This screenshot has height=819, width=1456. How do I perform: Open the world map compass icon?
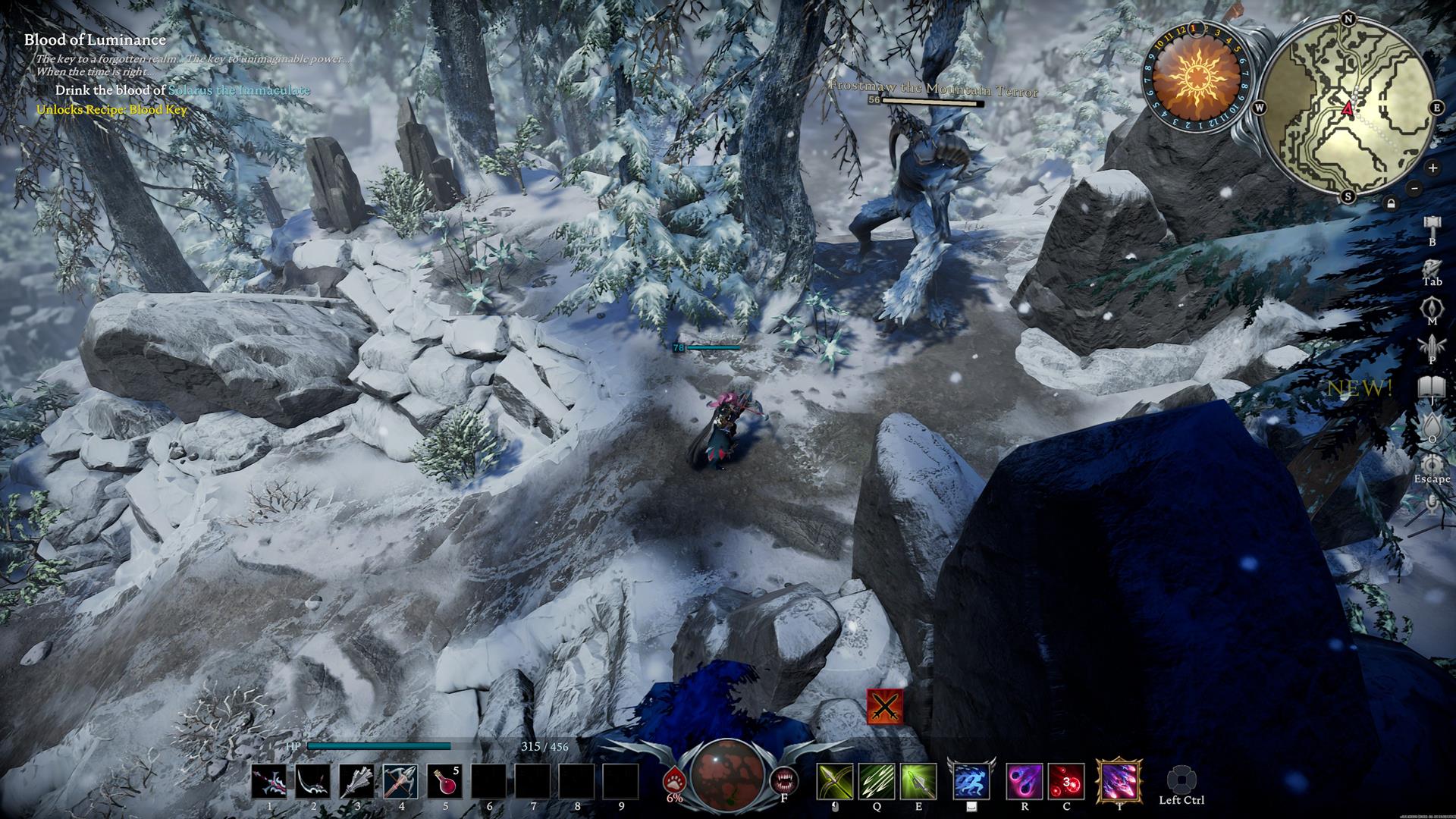coord(1432,306)
